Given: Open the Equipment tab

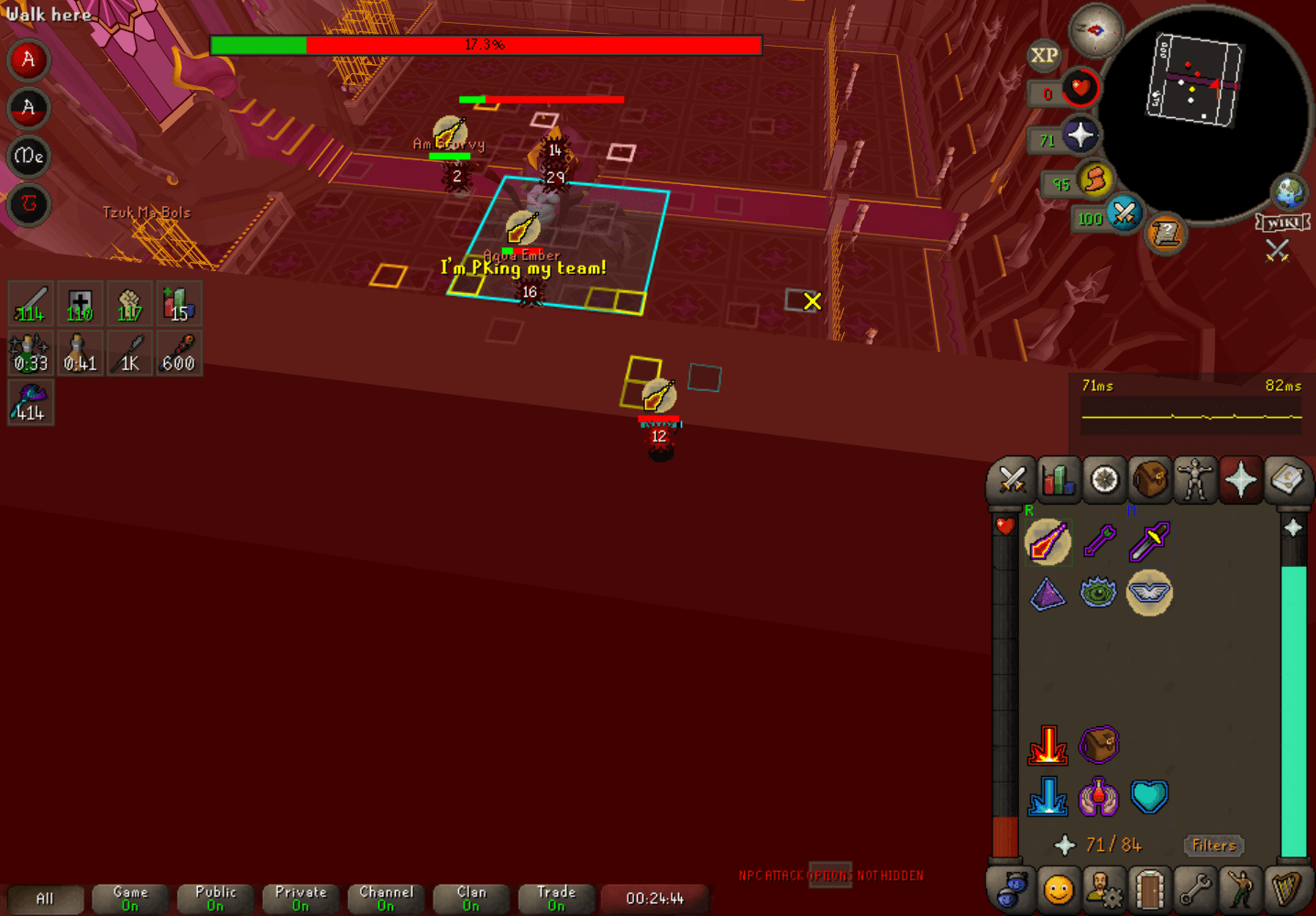Looking at the screenshot, I should pos(1196,479).
